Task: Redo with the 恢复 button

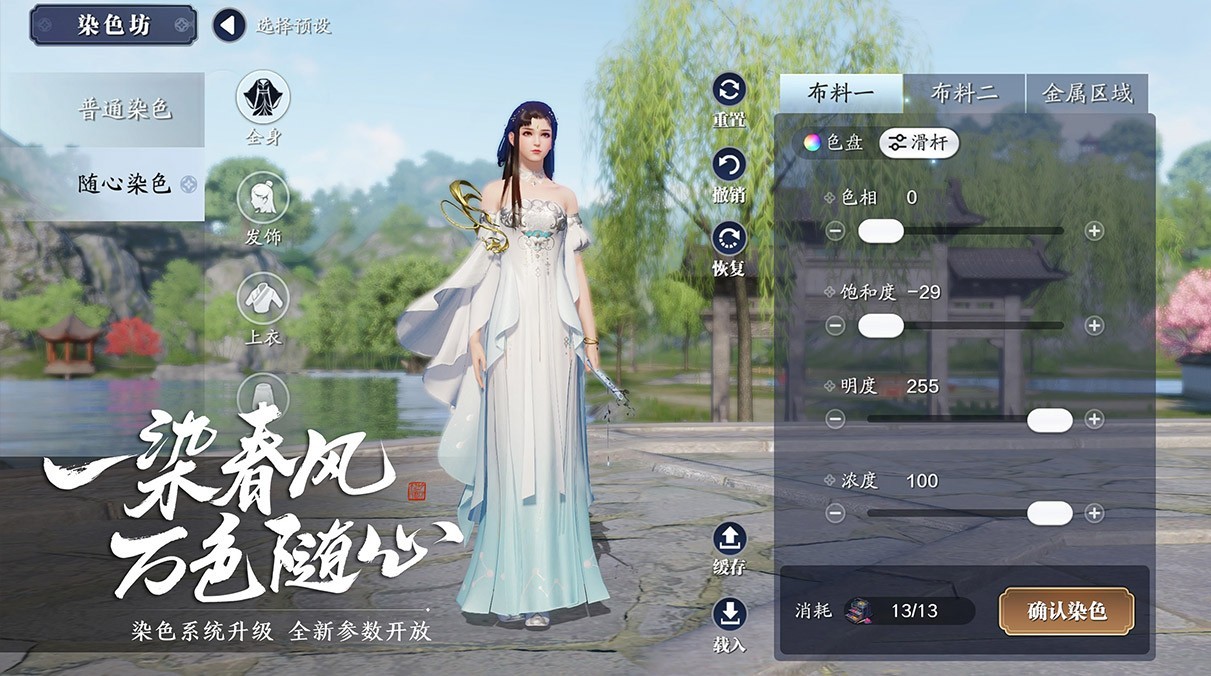Action: click(729, 239)
